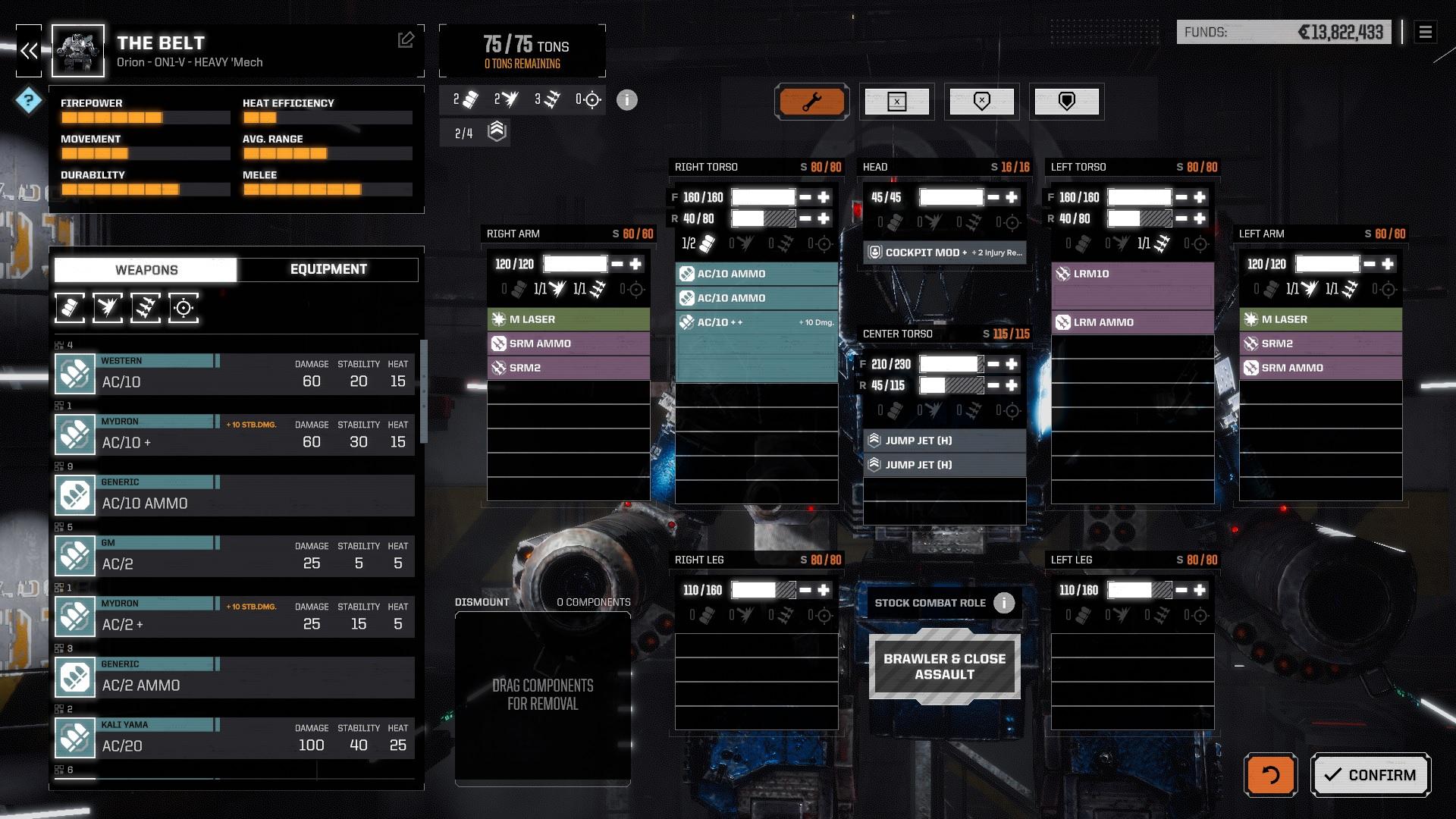Filter inventory by support weapons crosshair icon

point(184,308)
